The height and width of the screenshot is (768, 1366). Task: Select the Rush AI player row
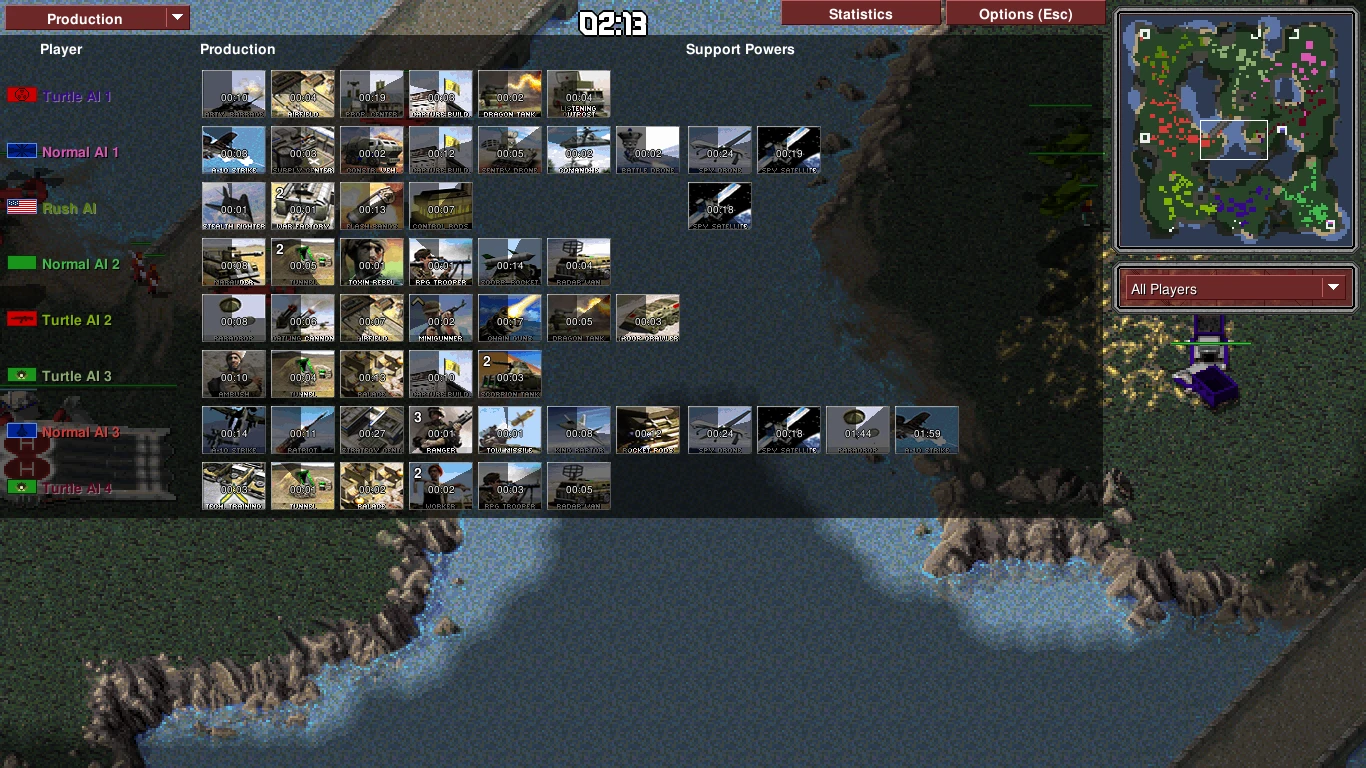pos(69,208)
